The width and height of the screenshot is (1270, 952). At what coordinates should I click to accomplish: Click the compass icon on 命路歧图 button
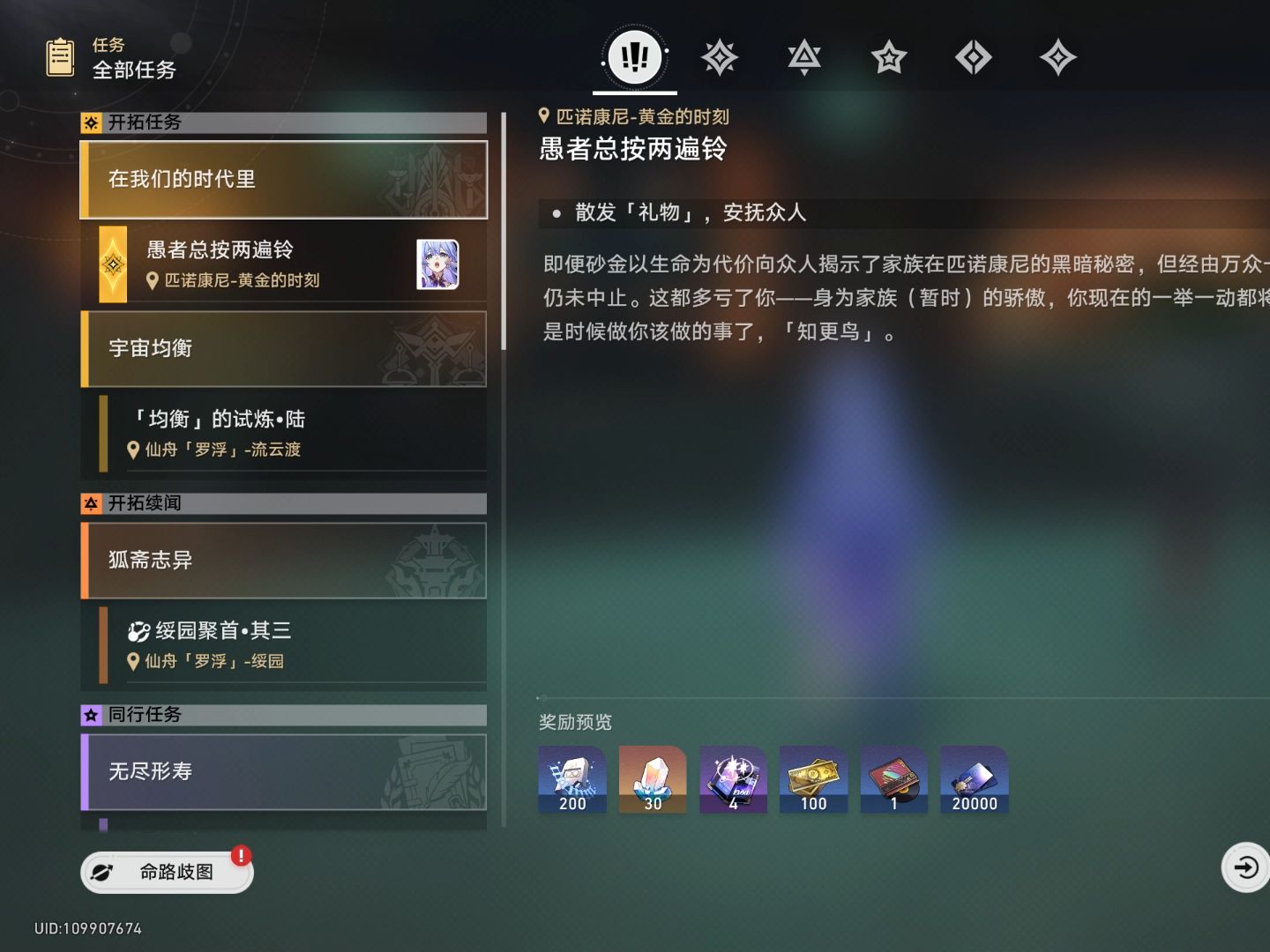click(104, 871)
